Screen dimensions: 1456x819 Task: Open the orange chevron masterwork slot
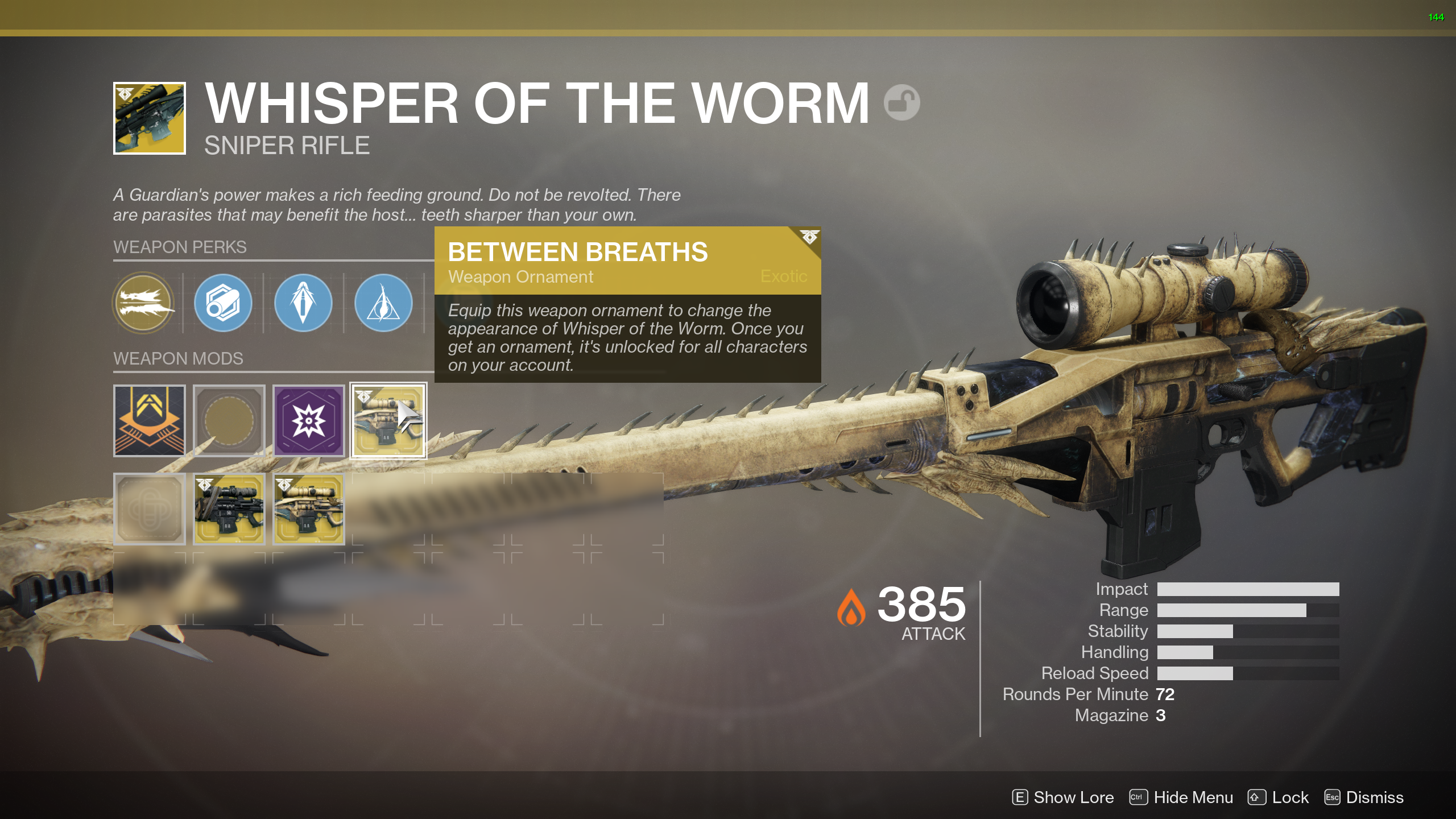tap(150, 421)
